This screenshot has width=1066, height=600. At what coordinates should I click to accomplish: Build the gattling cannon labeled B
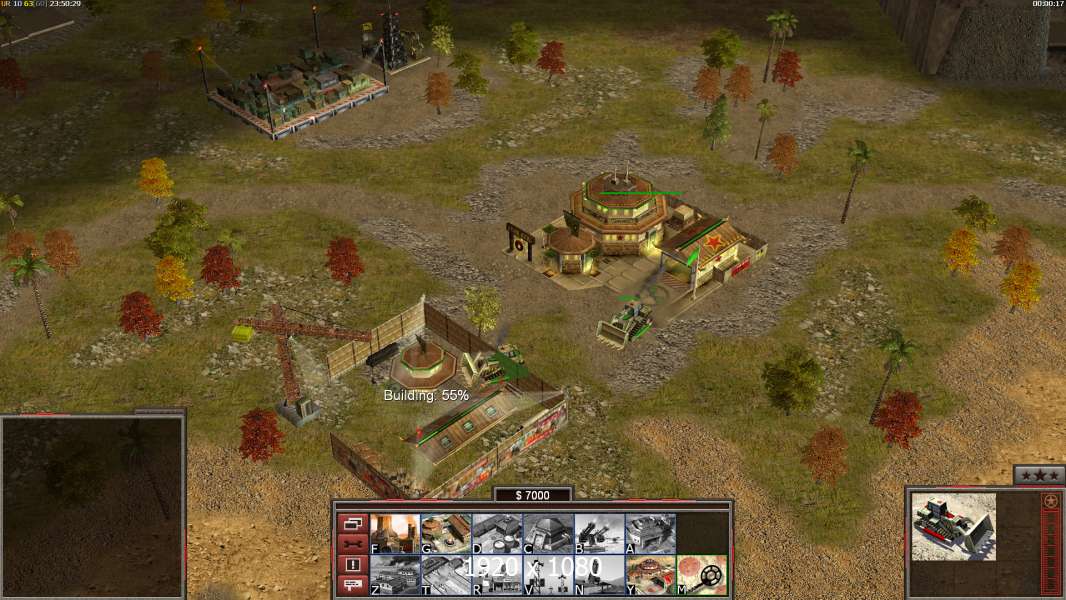(x=598, y=534)
